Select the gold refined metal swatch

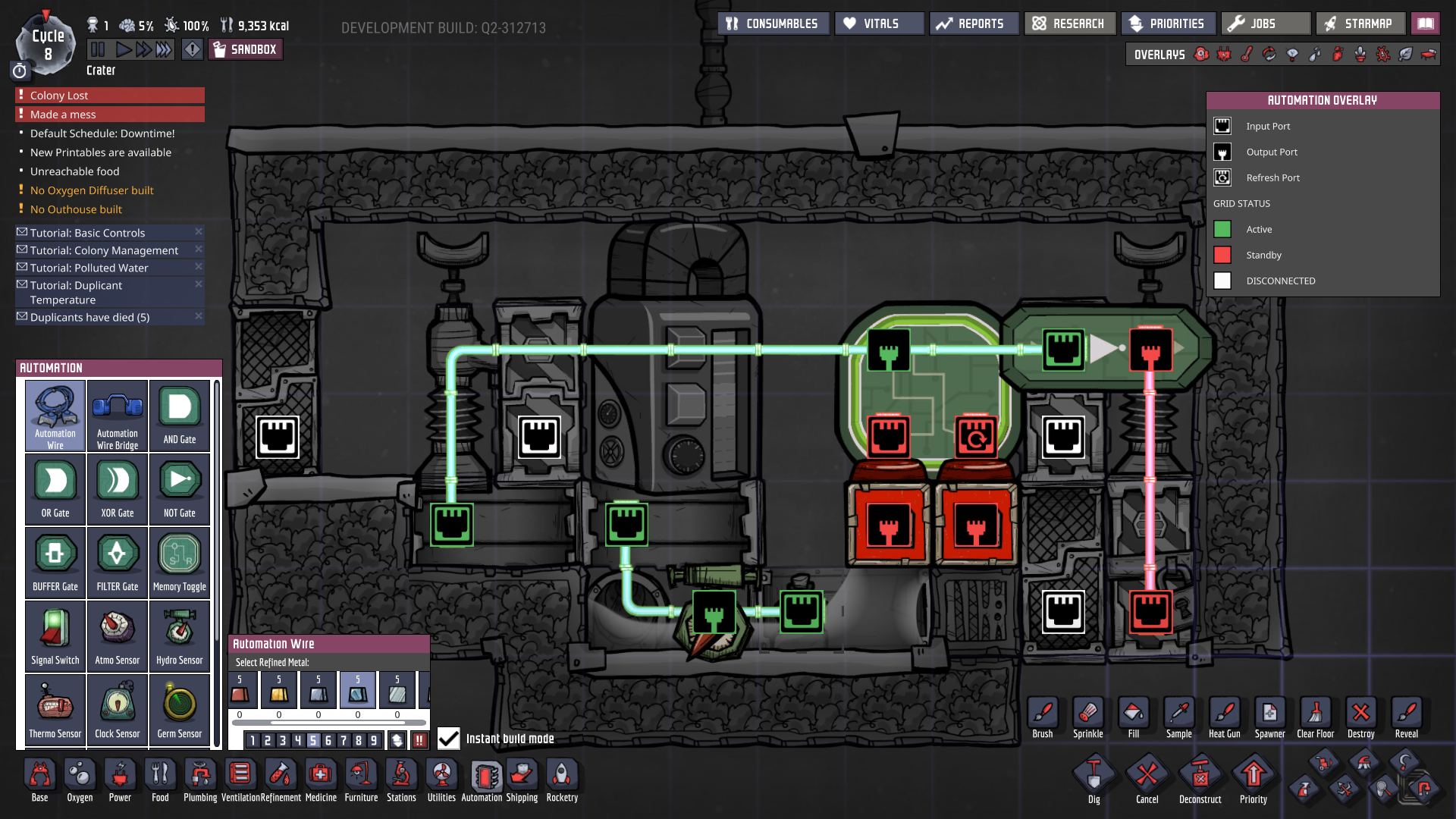[x=279, y=690]
